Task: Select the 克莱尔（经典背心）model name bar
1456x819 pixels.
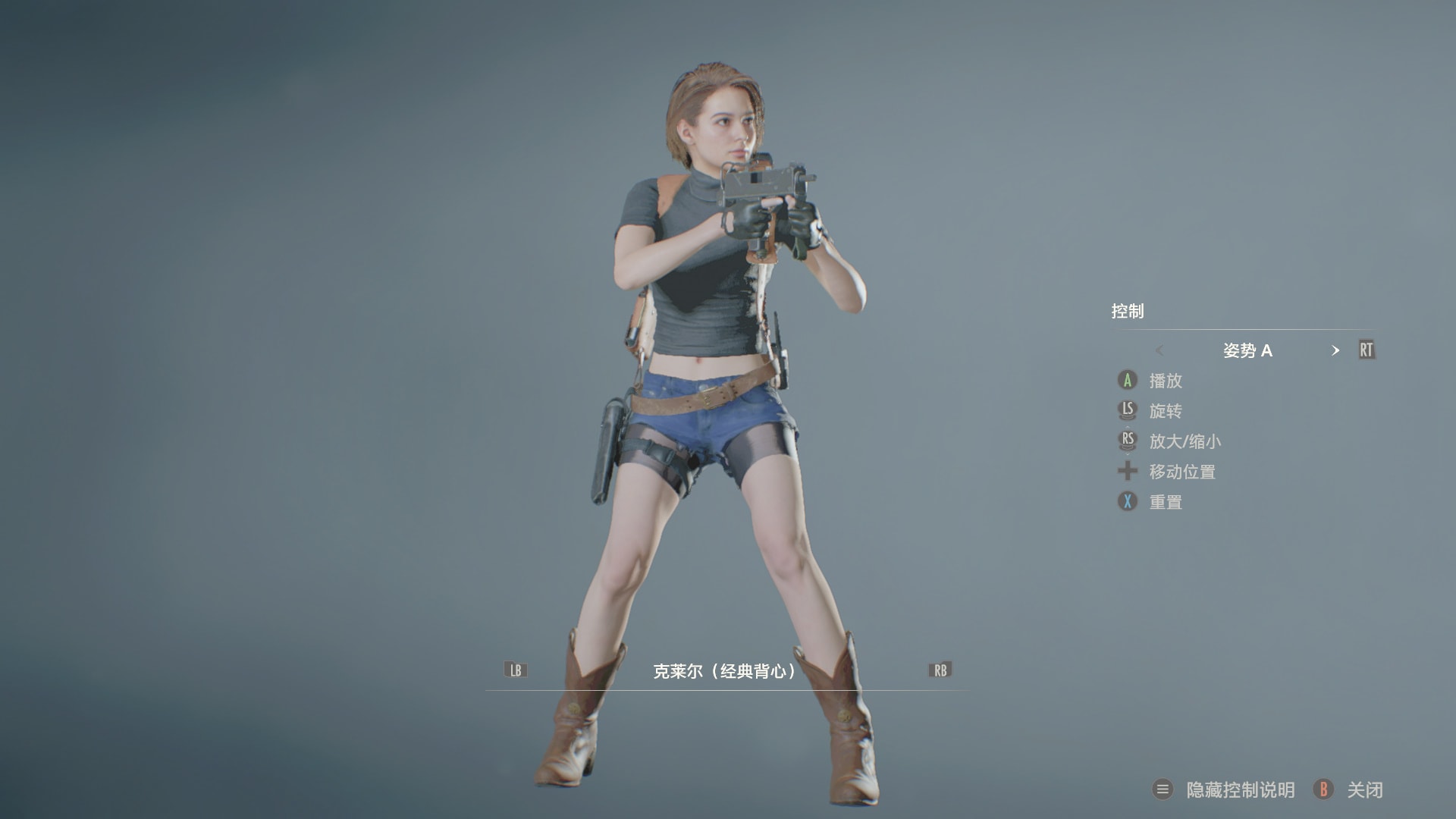Action: [x=725, y=671]
